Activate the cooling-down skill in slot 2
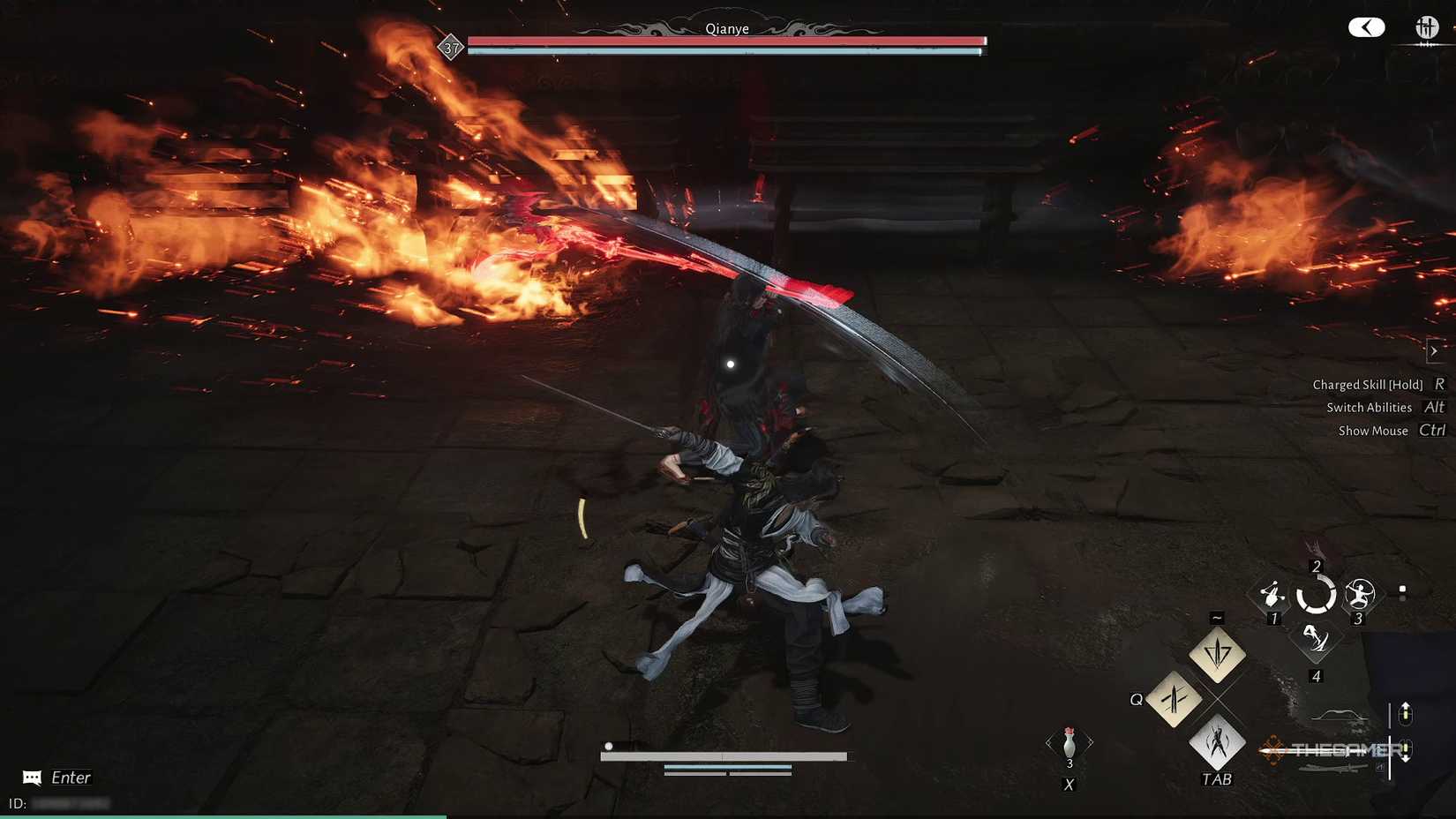 (1317, 594)
